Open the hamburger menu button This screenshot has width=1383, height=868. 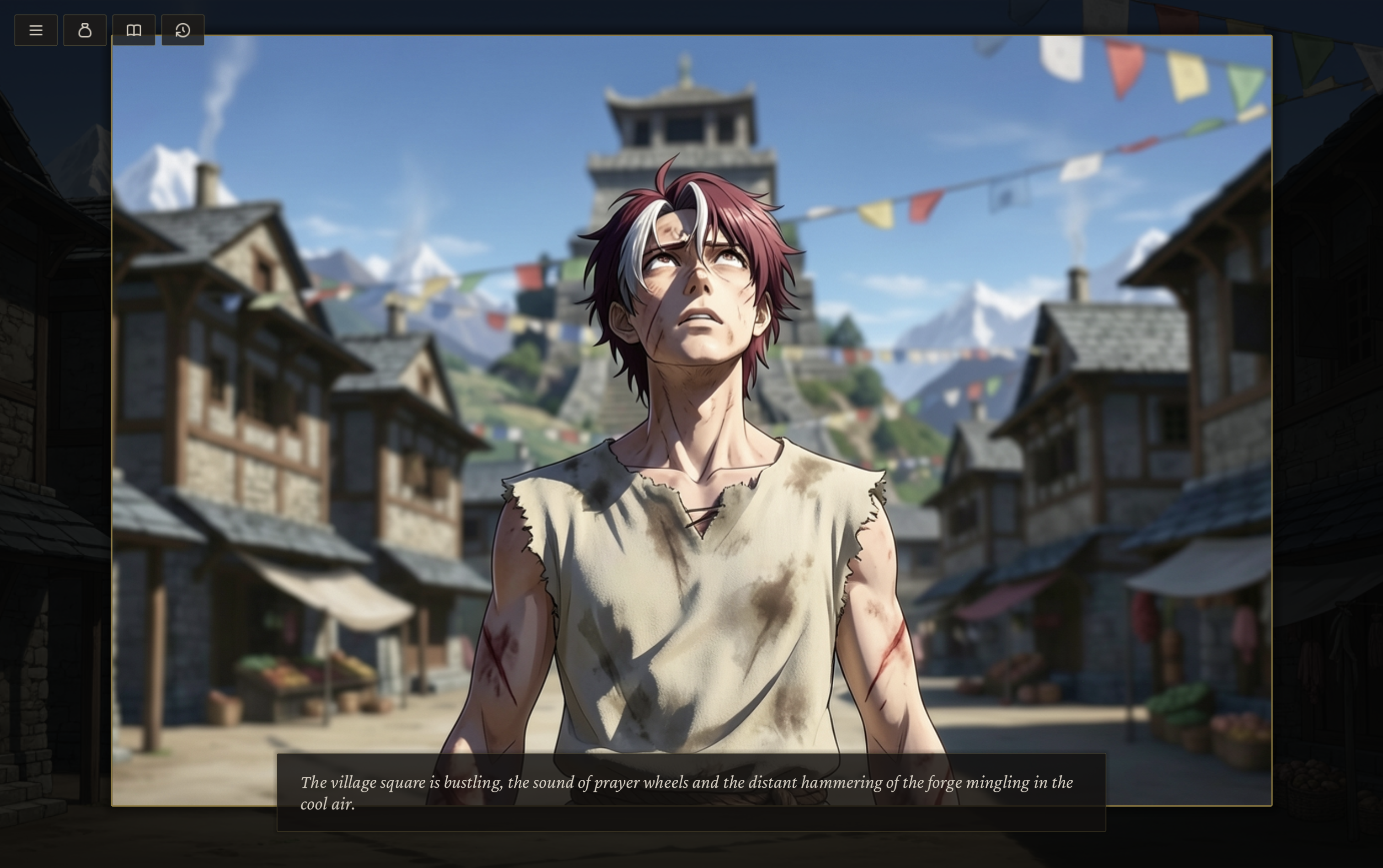(36, 31)
